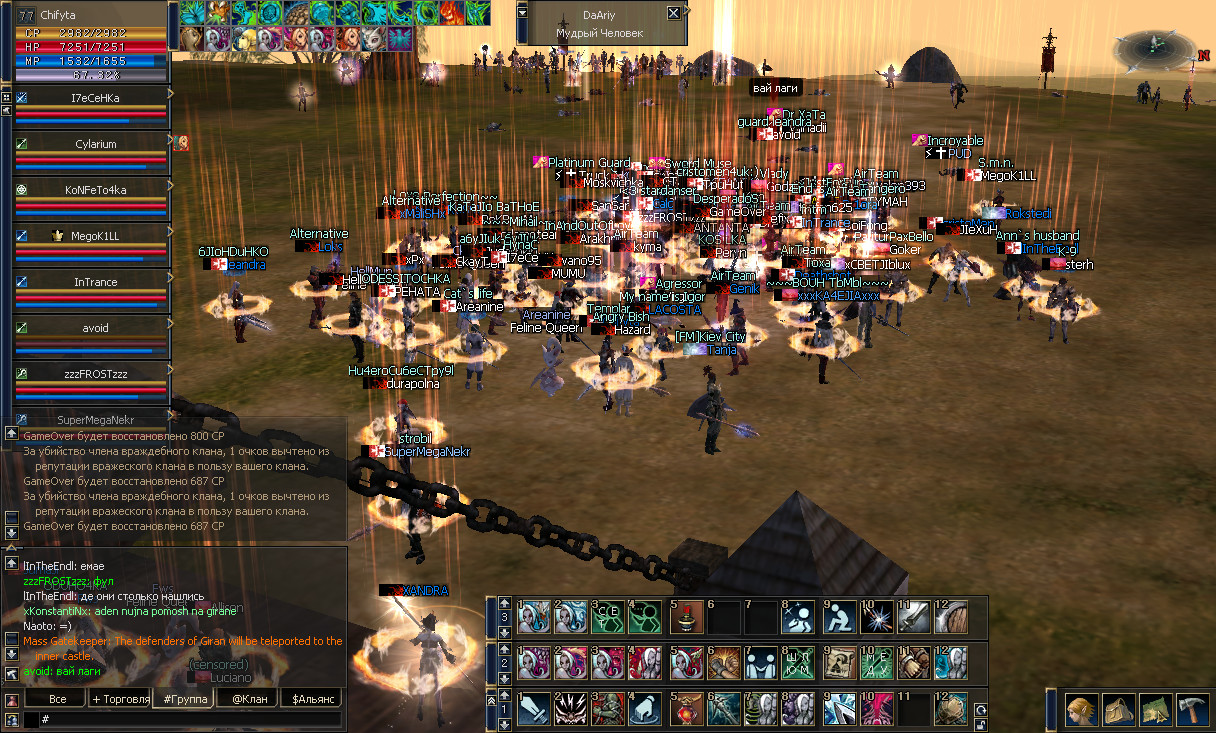Screen dimensions: 1216x733
Task: Show the $Альянс chat tab
Action: click(x=312, y=698)
